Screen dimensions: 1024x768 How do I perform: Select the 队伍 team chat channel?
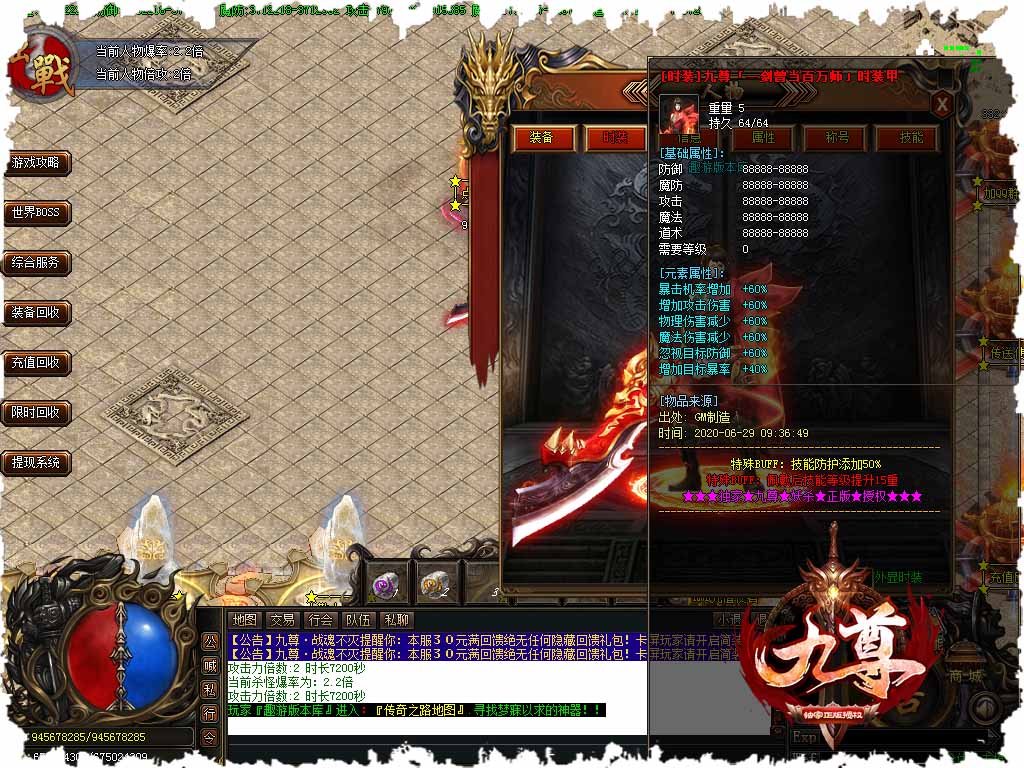(358, 620)
